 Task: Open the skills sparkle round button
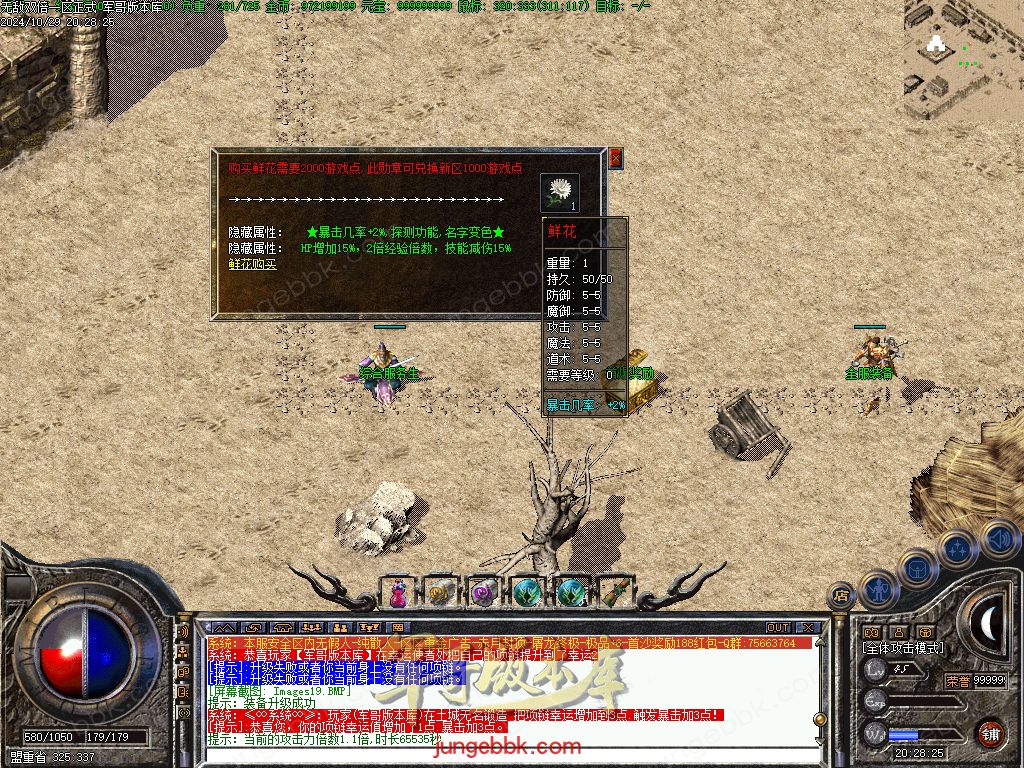[x=958, y=548]
